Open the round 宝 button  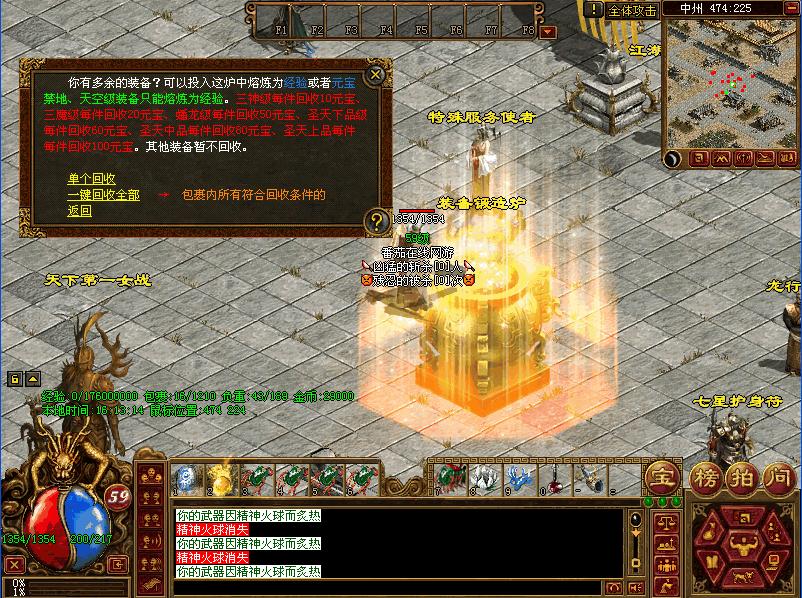659,475
